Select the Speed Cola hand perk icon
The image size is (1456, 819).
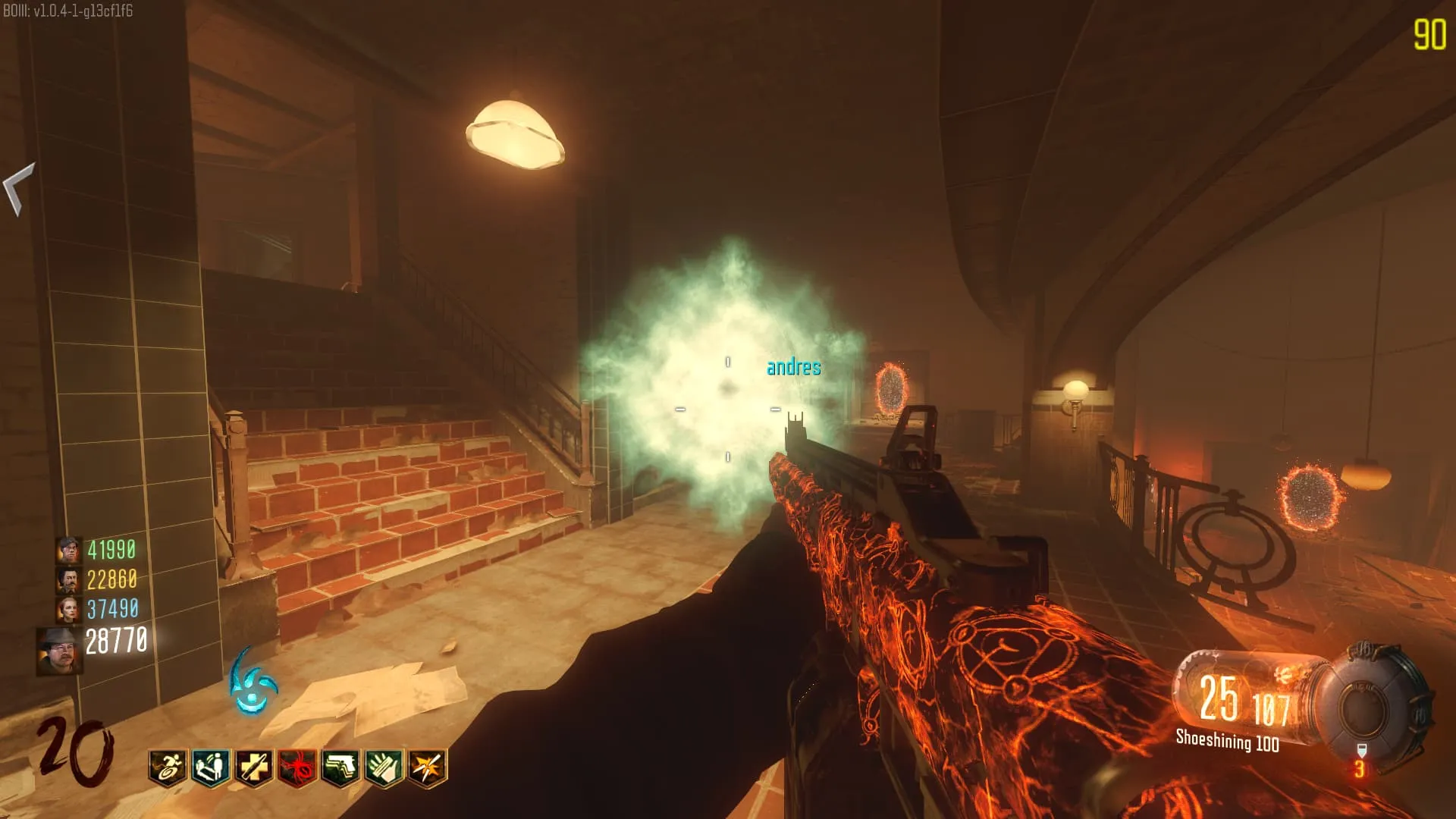(x=384, y=767)
